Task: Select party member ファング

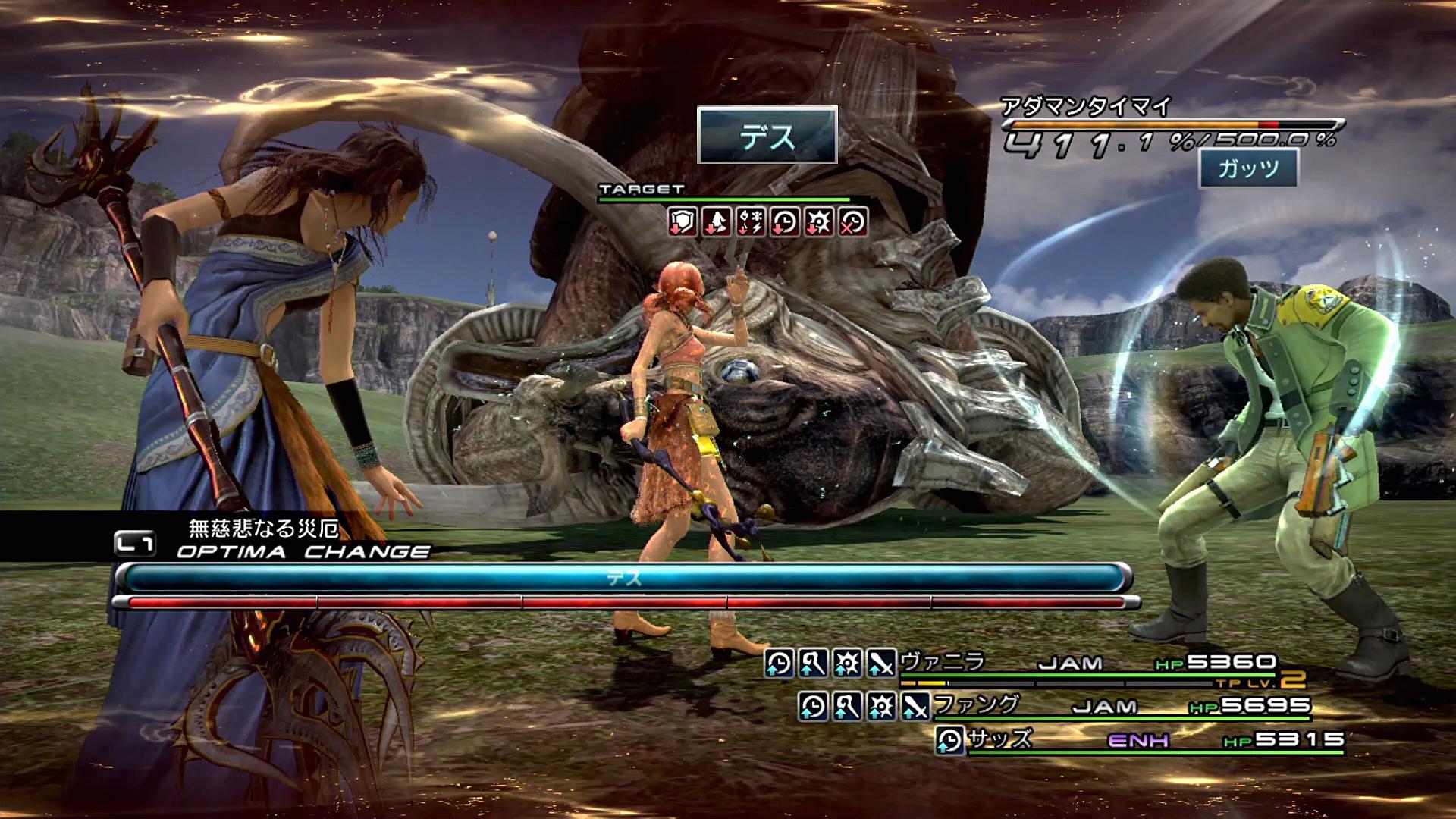Action: click(977, 704)
